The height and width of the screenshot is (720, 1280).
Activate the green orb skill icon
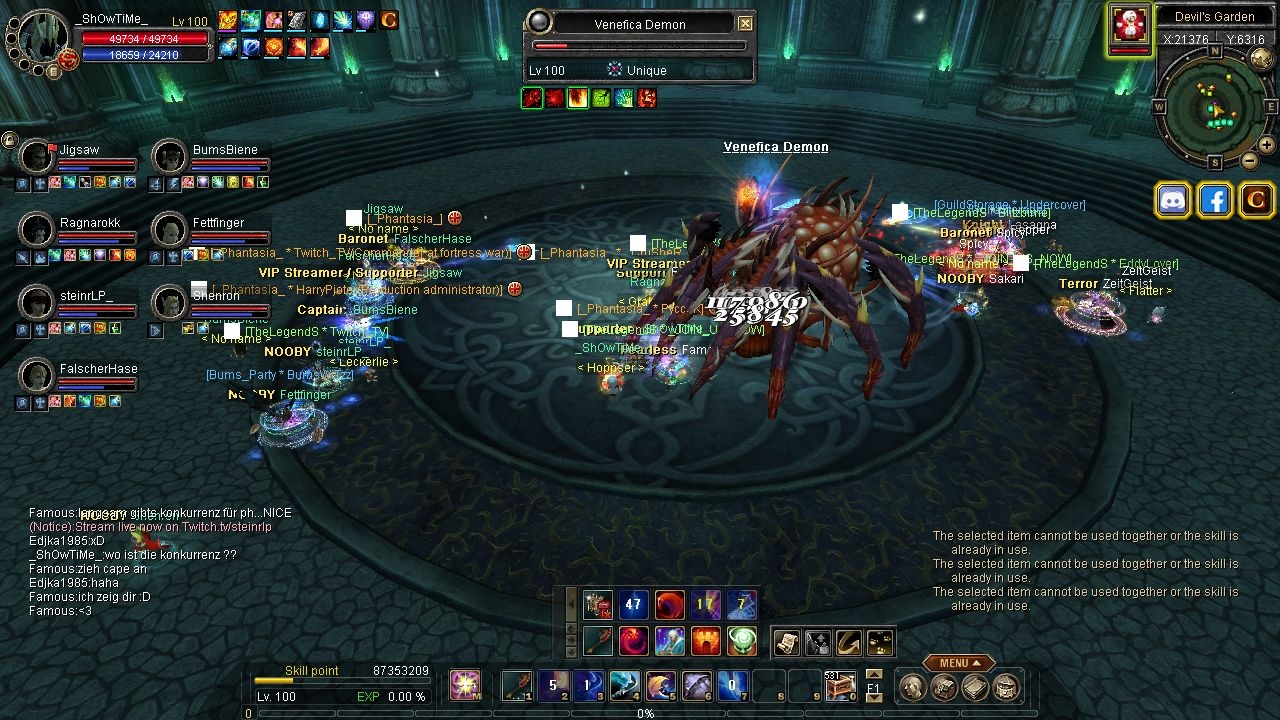point(742,640)
